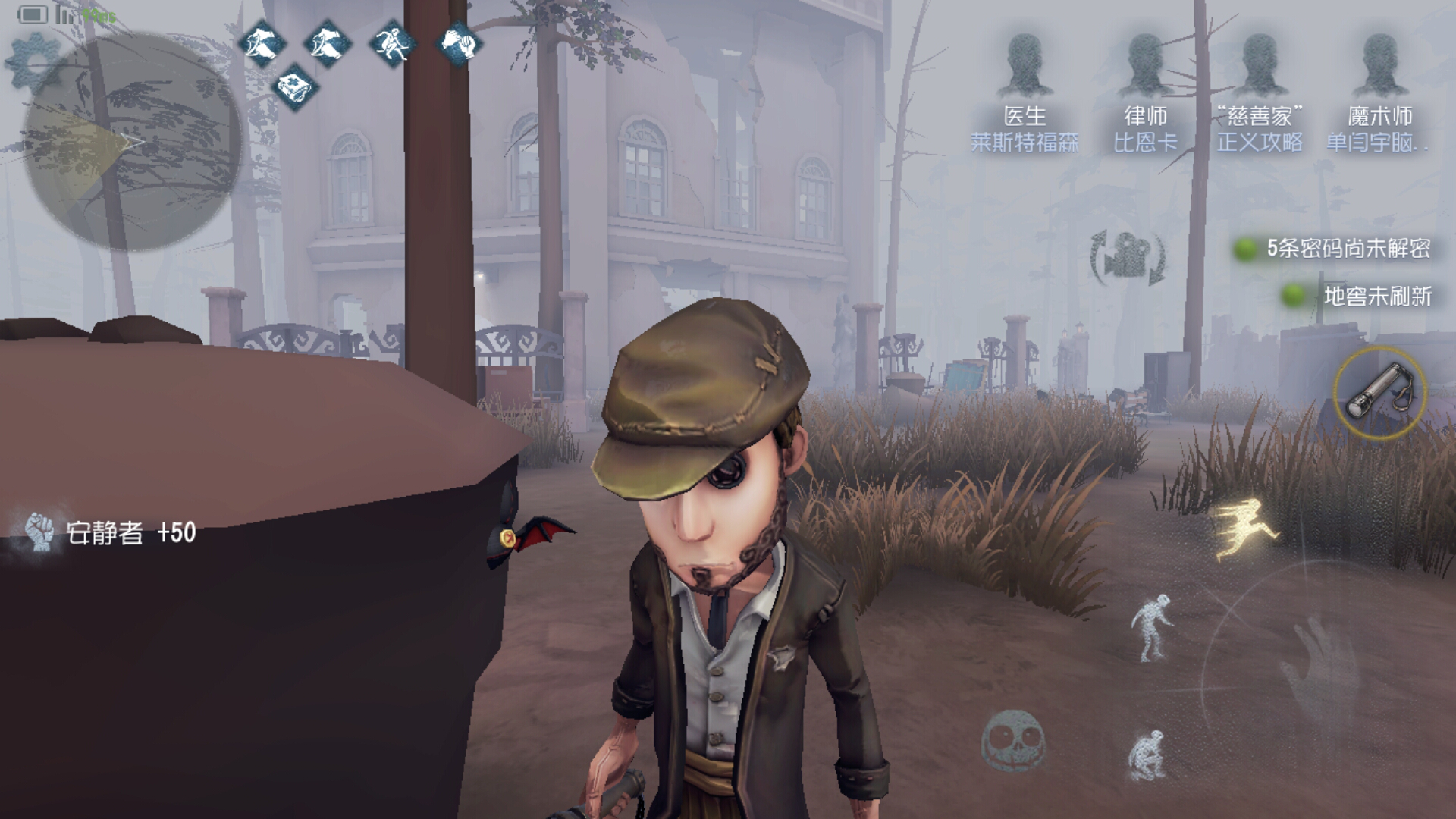Select the Lawyer (律师) teammate portrait
1456x819 pixels.
[x=1145, y=68]
